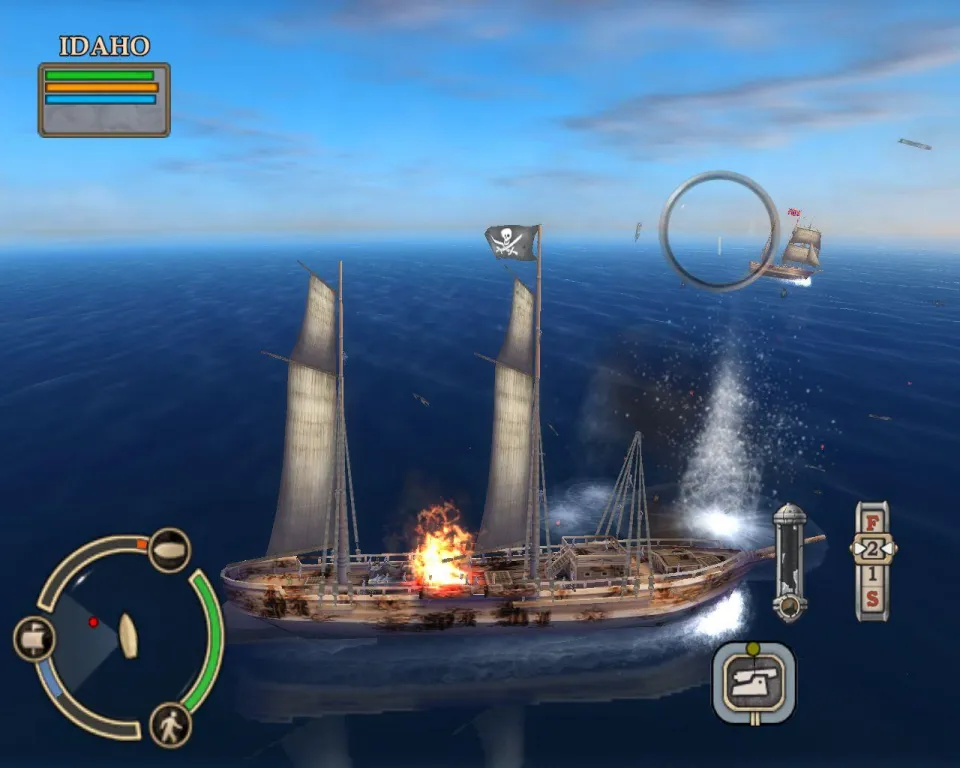Click the ship hull icon on the radar ring
Viewport: 960px width, 768px height.
169,550
